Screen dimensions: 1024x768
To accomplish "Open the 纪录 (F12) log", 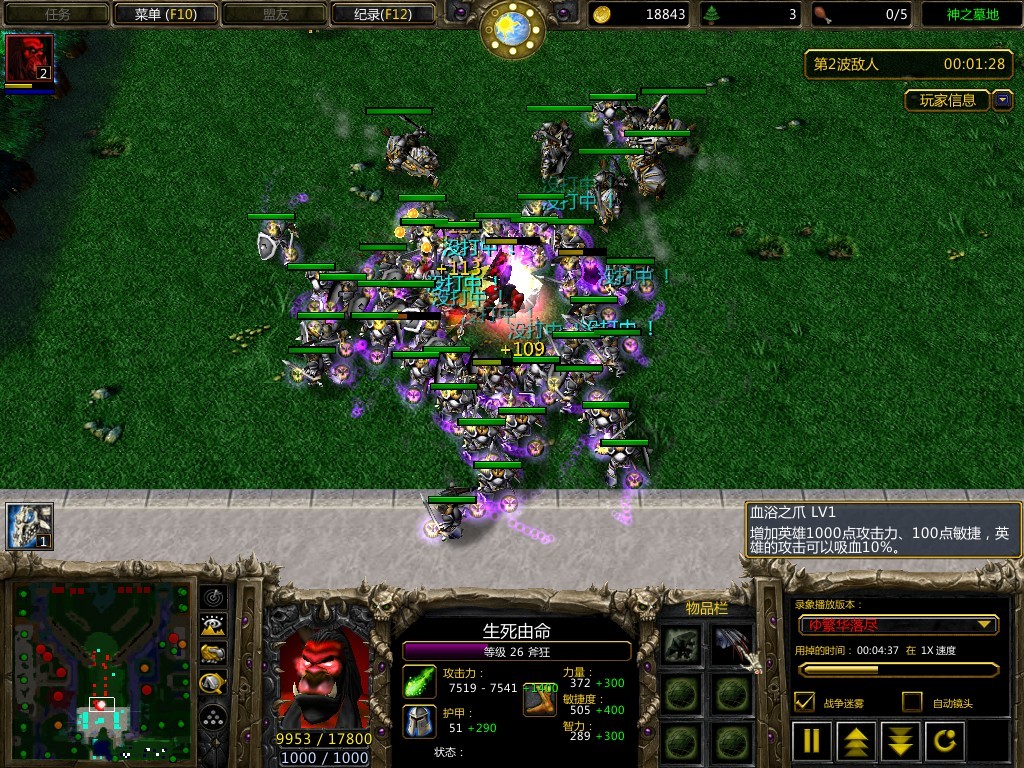I will pos(383,14).
